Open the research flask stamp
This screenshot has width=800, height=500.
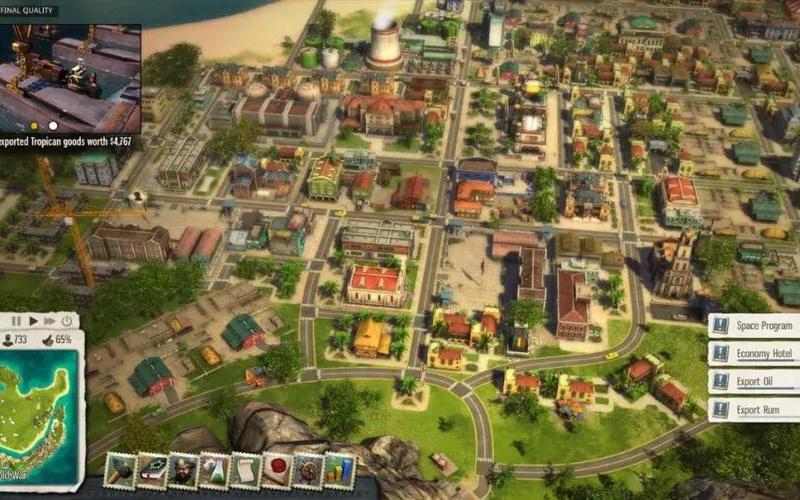pos(214,471)
